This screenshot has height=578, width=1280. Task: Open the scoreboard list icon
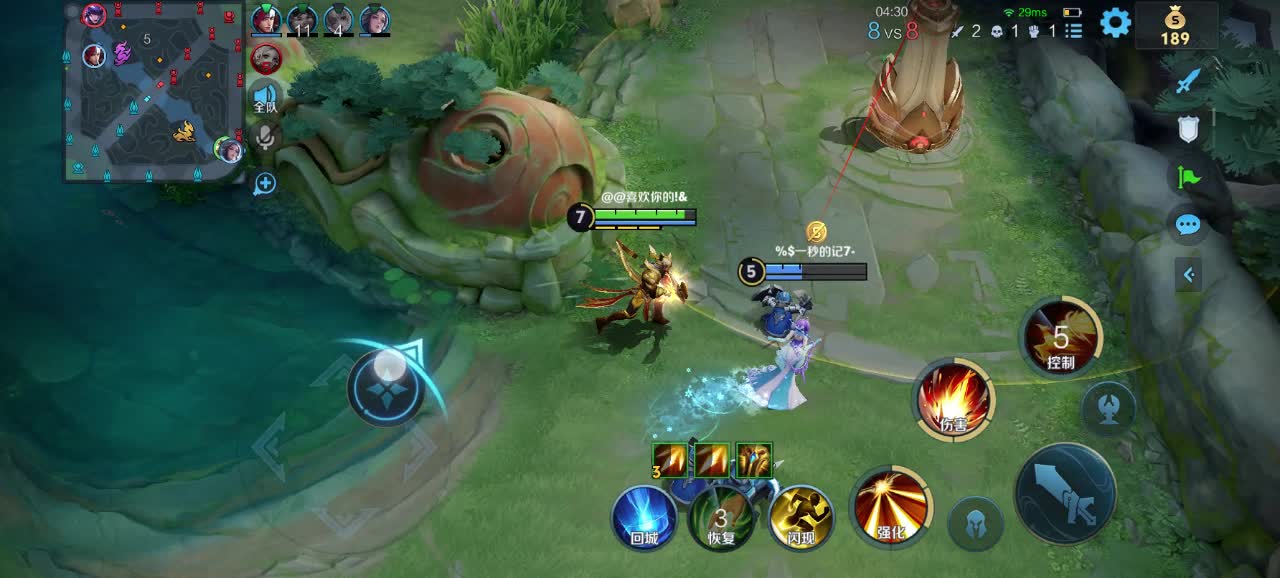point(1073,31)
